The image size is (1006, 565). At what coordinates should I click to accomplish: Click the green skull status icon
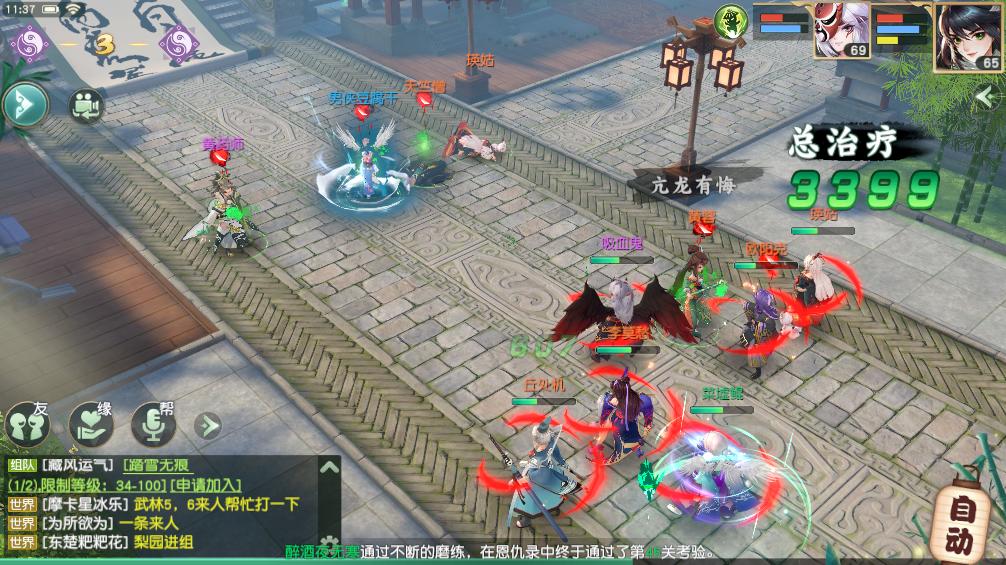point(731,22)
